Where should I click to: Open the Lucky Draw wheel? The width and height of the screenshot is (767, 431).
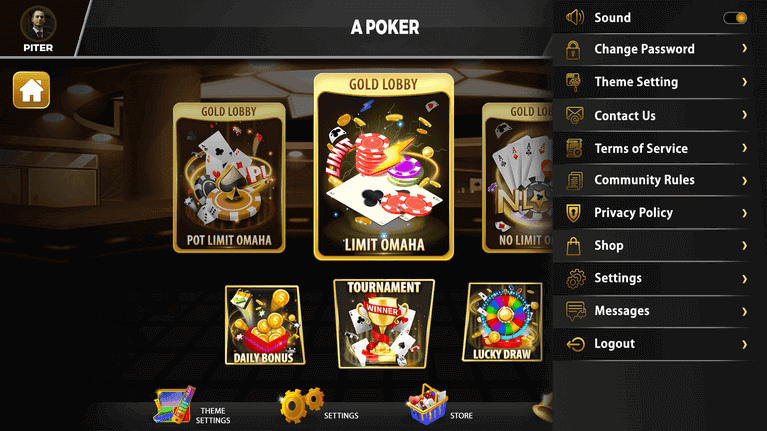tap(501, 322)
